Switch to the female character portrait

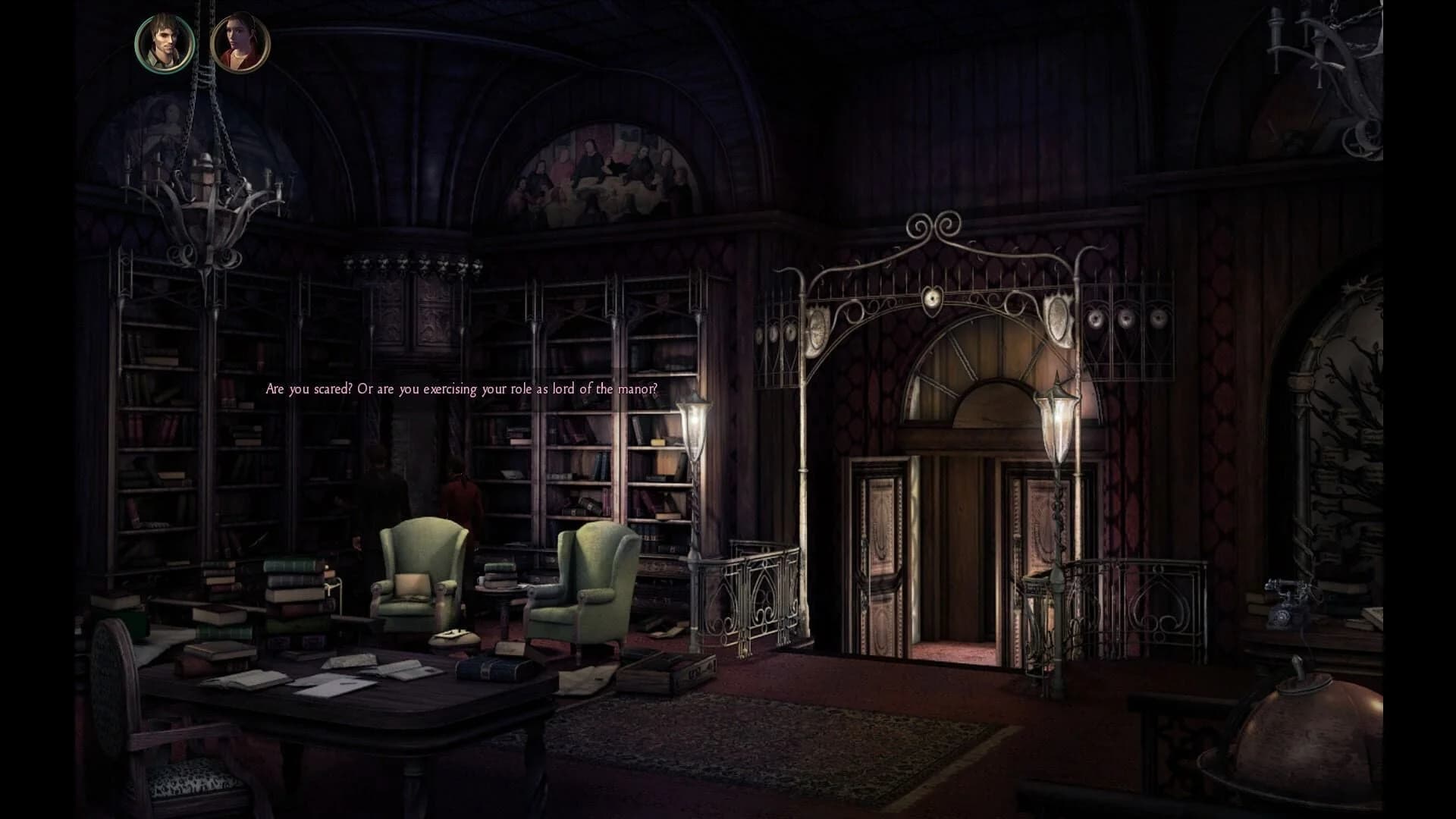(x=240, y=44)
